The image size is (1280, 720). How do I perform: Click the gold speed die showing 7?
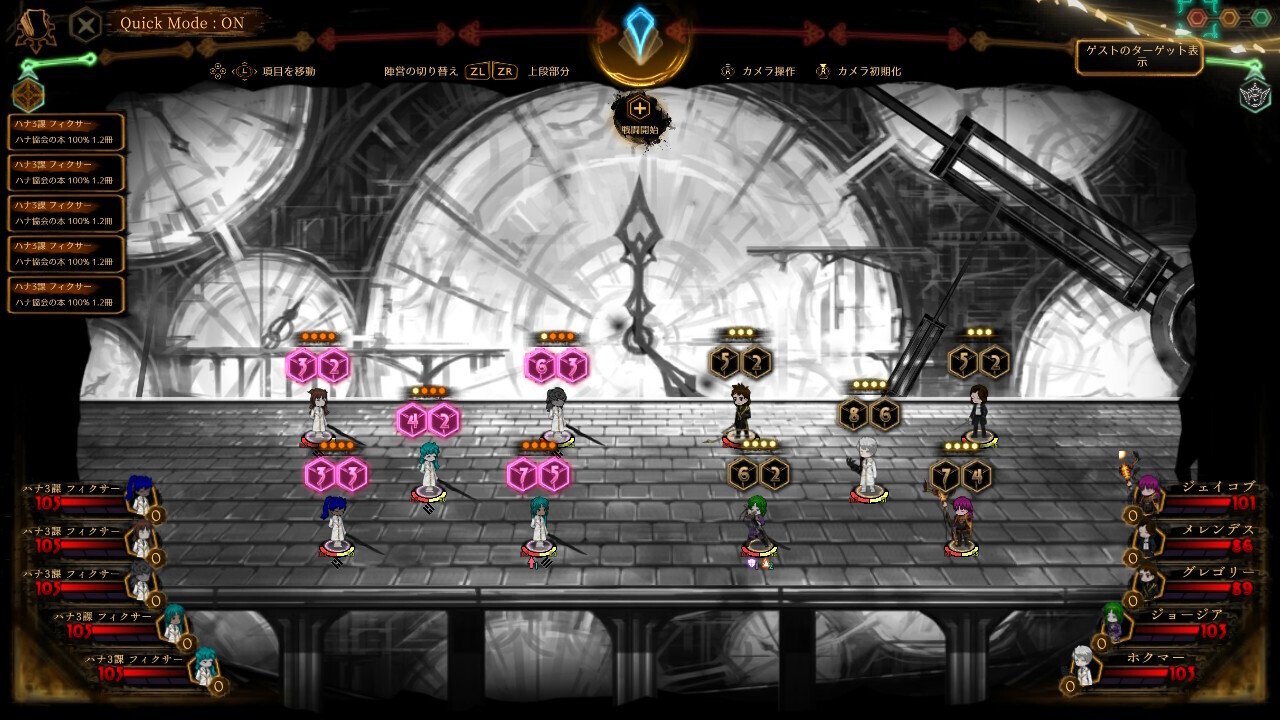coord(945,476)
